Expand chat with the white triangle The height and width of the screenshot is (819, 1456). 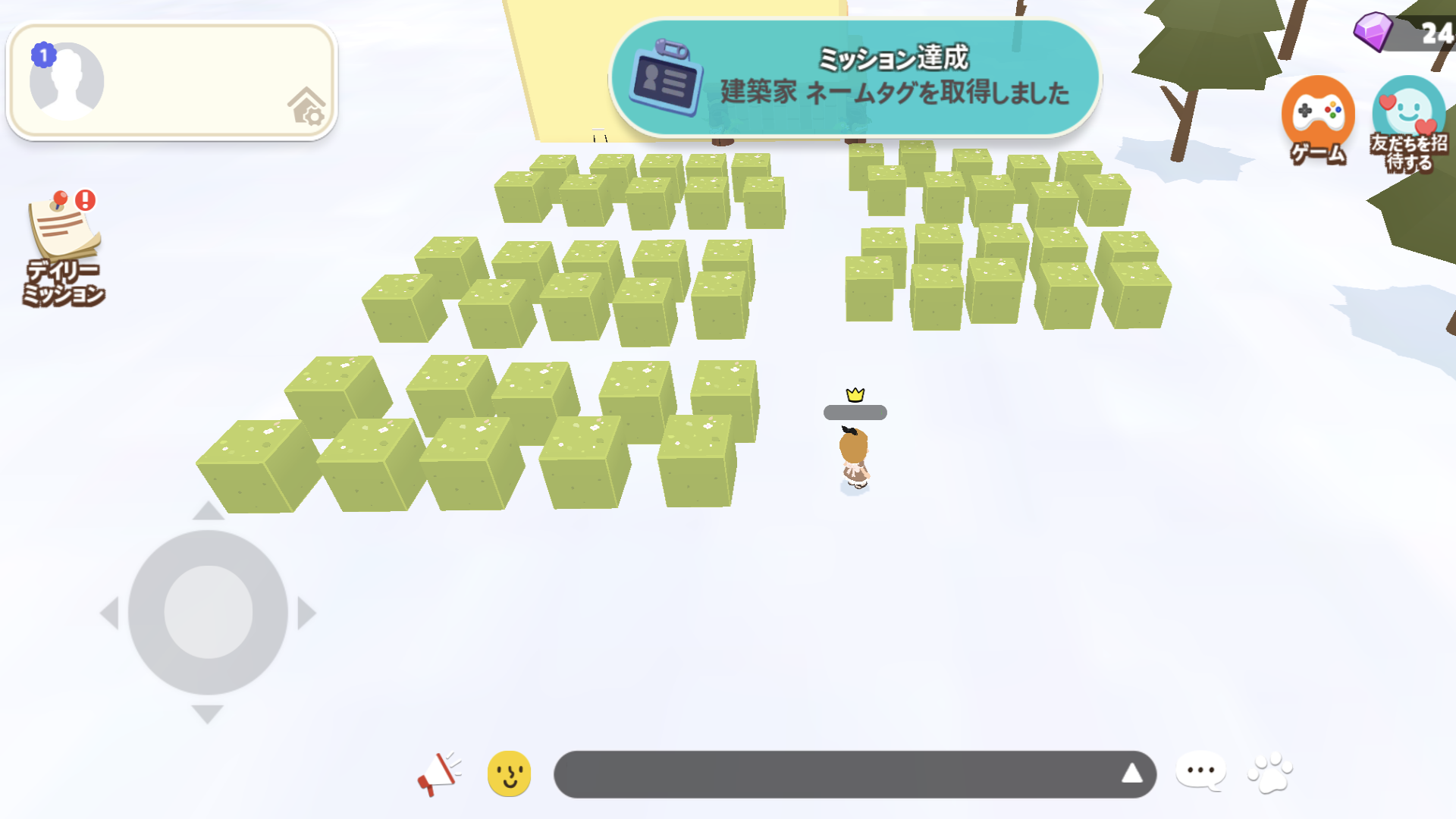pyautogui.click(x=1131, y=773)
